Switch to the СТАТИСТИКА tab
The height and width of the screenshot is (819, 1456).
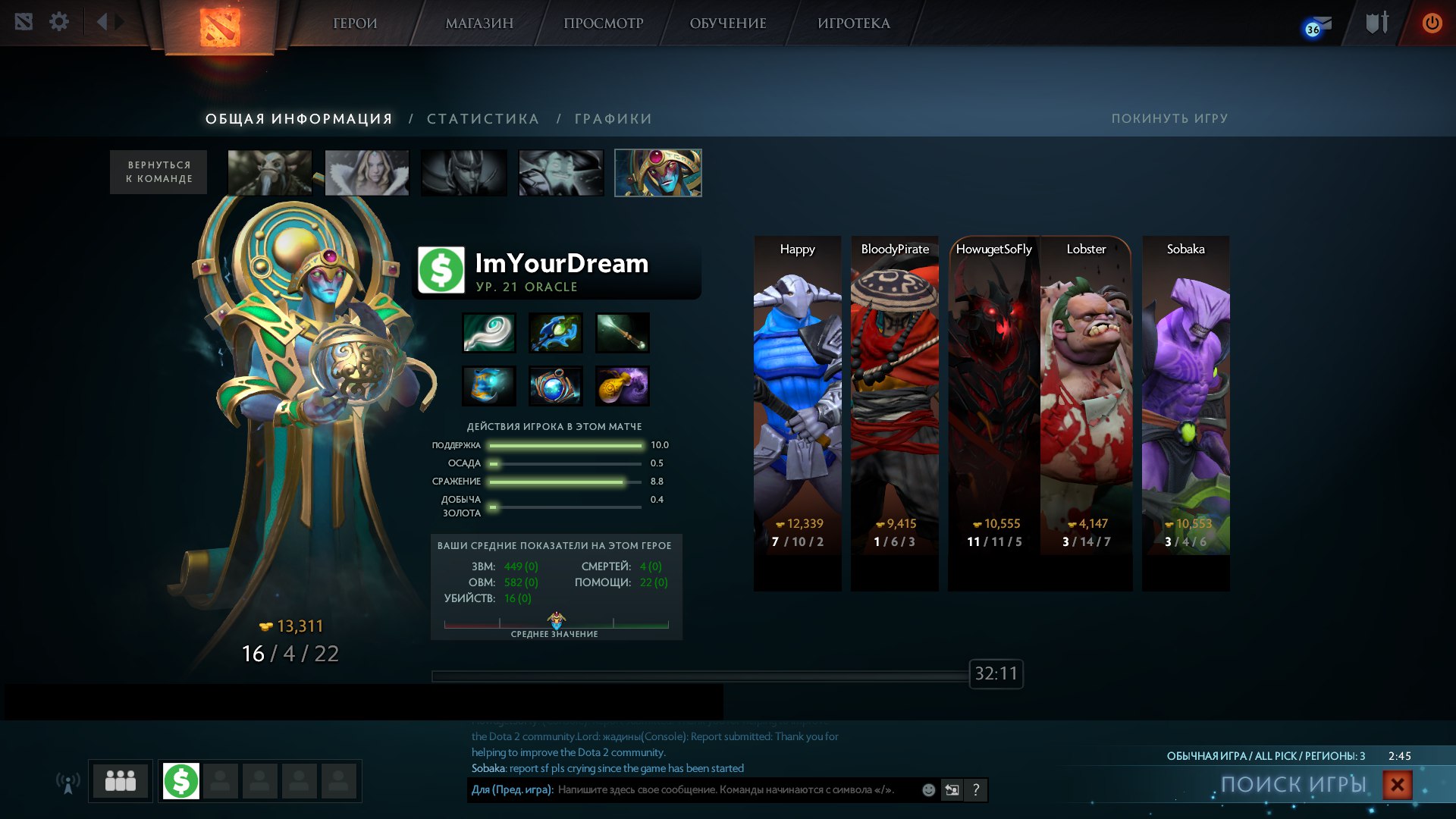point(483,119)
